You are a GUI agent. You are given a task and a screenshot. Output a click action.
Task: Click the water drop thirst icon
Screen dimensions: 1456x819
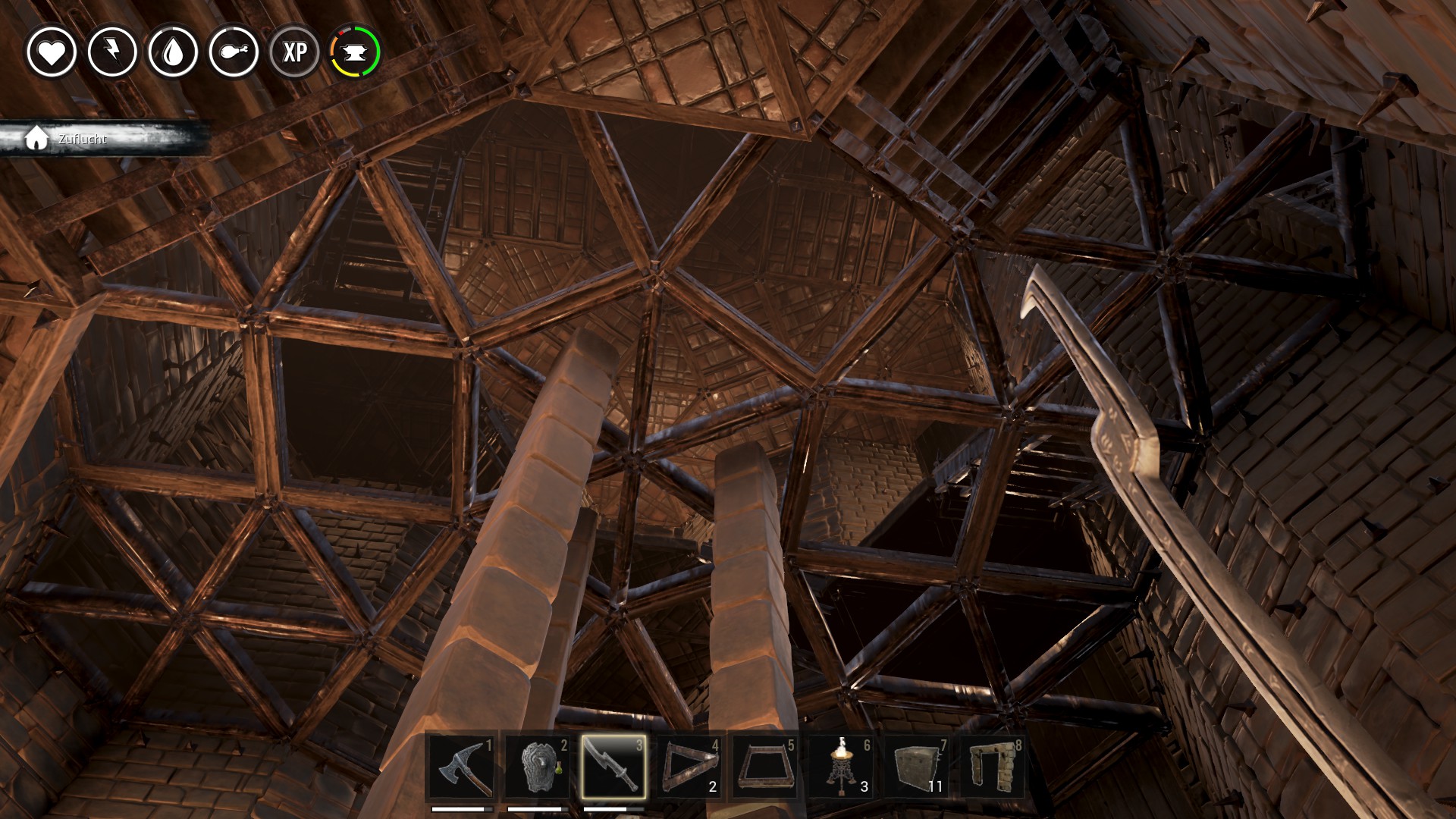[x=173, y=52]
